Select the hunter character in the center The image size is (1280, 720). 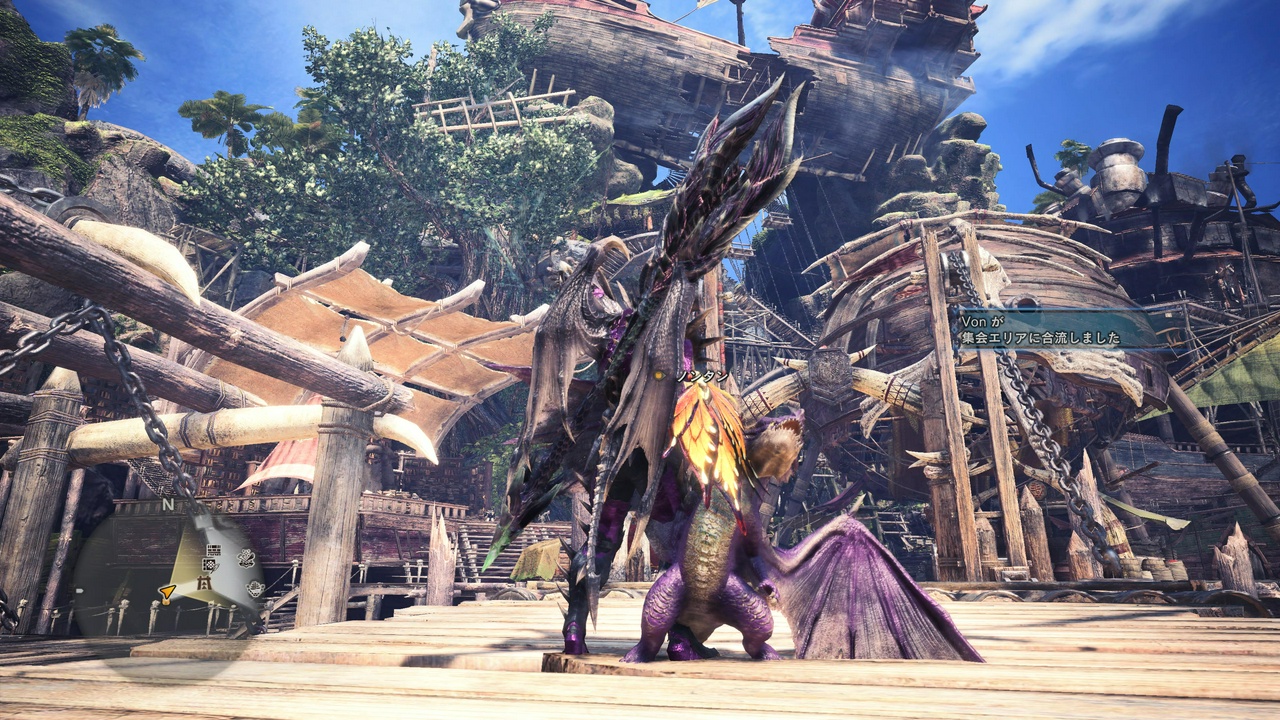tap(610, 430)
